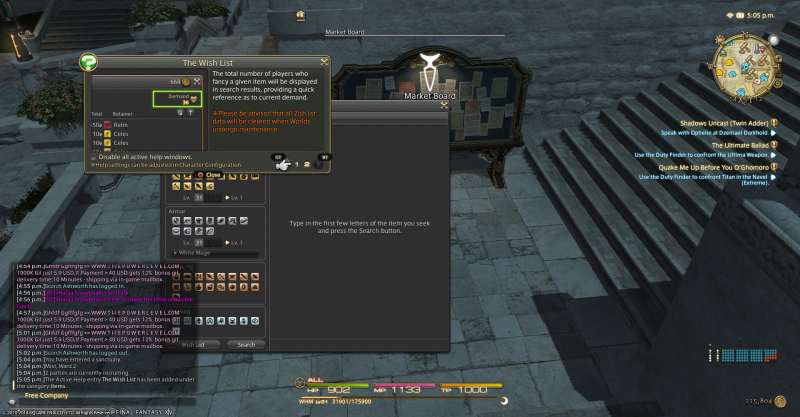The height and width of the screenshot is (417, 800).
Task: Click the green question mark help icon
Action: click(x=88, y=62)
